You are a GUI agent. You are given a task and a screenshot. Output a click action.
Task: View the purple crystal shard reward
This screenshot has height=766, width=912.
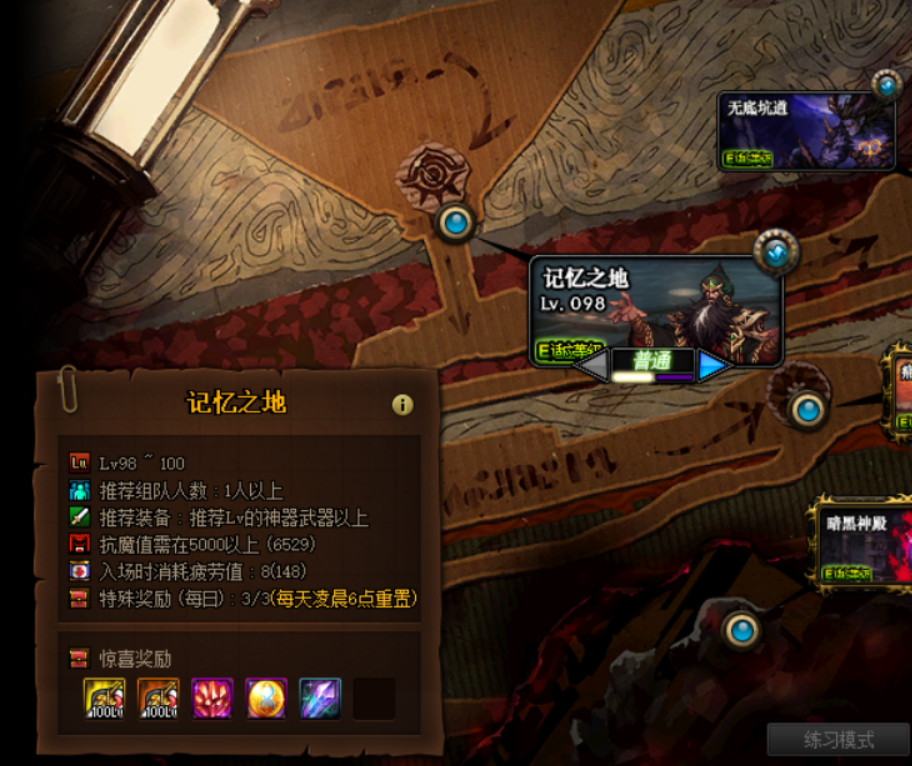coord(320,698)
